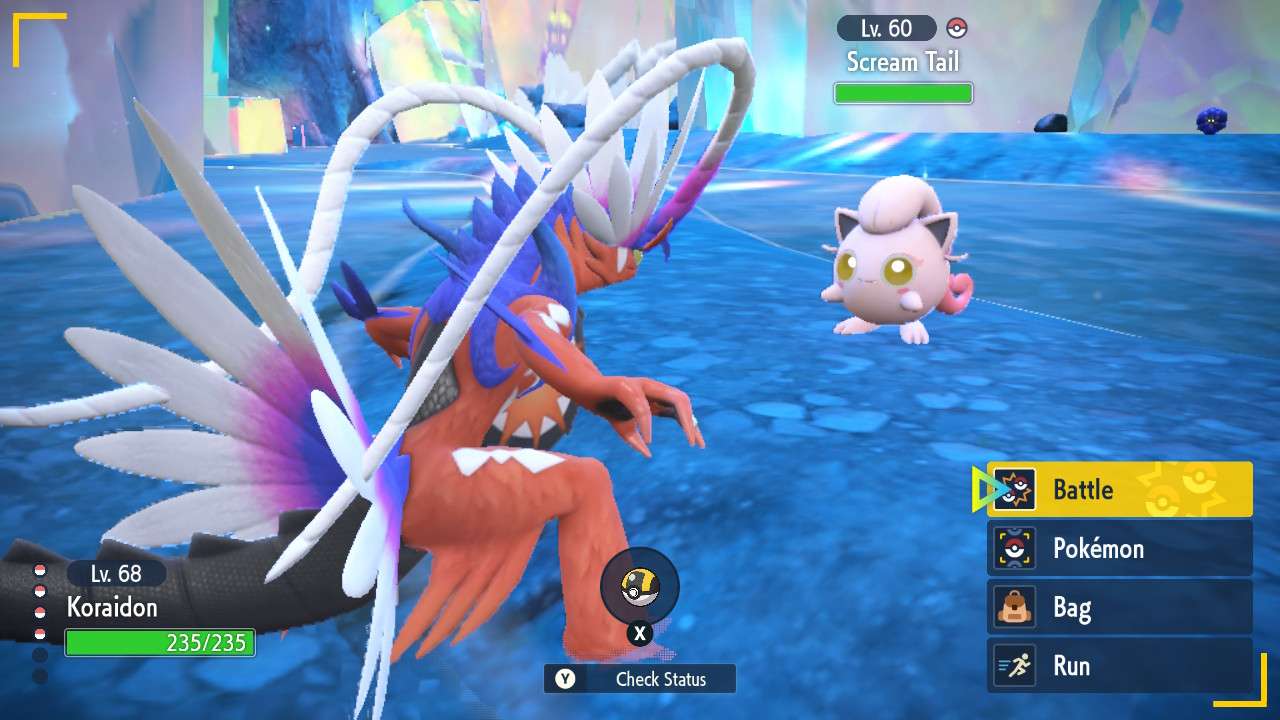Click the fourth red Poké Ball party marker
Screen dimensions: 1280x720
(x=40, y=633)
